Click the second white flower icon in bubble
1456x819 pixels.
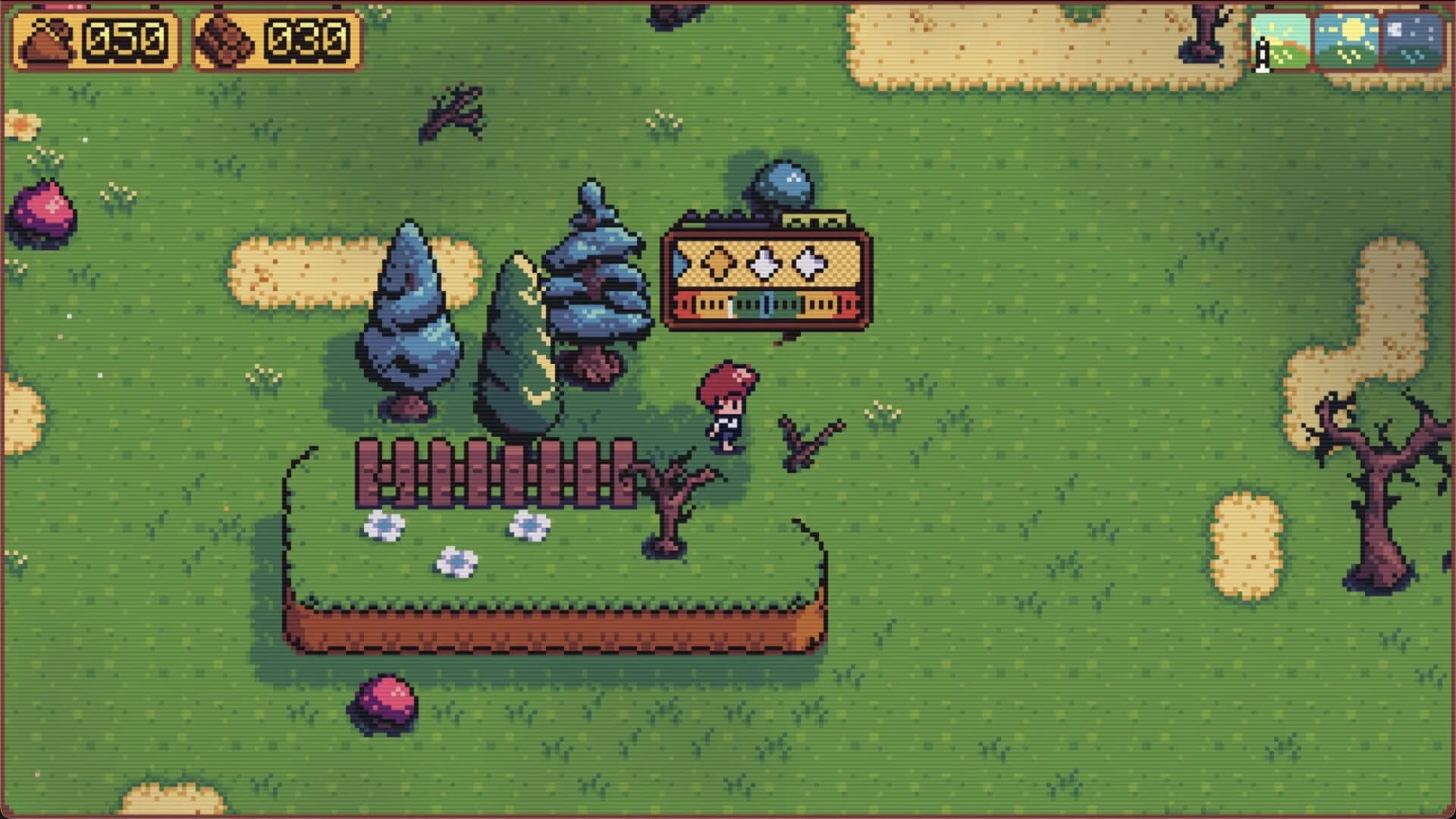click(x=809, y=262)
